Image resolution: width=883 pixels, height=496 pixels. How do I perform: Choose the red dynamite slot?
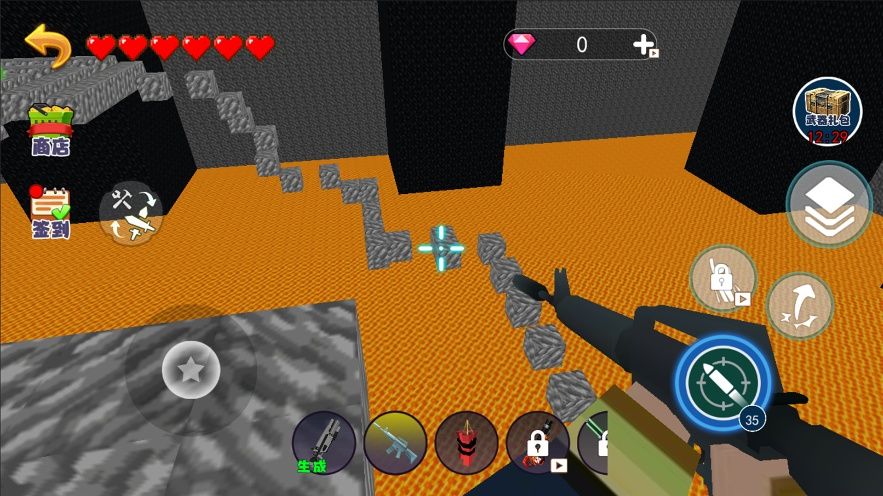pos(466,443)
